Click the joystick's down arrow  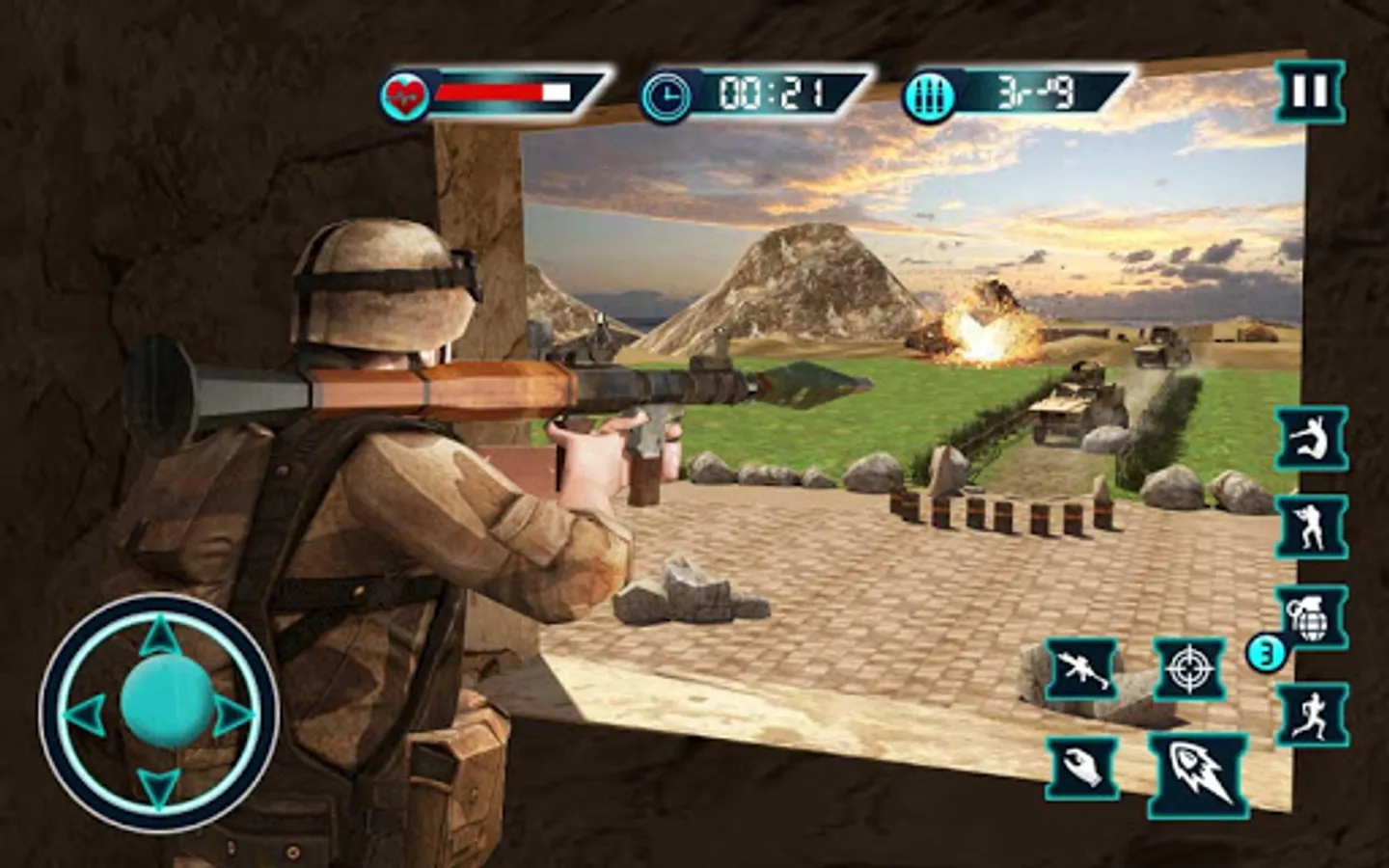pos(159,786)
